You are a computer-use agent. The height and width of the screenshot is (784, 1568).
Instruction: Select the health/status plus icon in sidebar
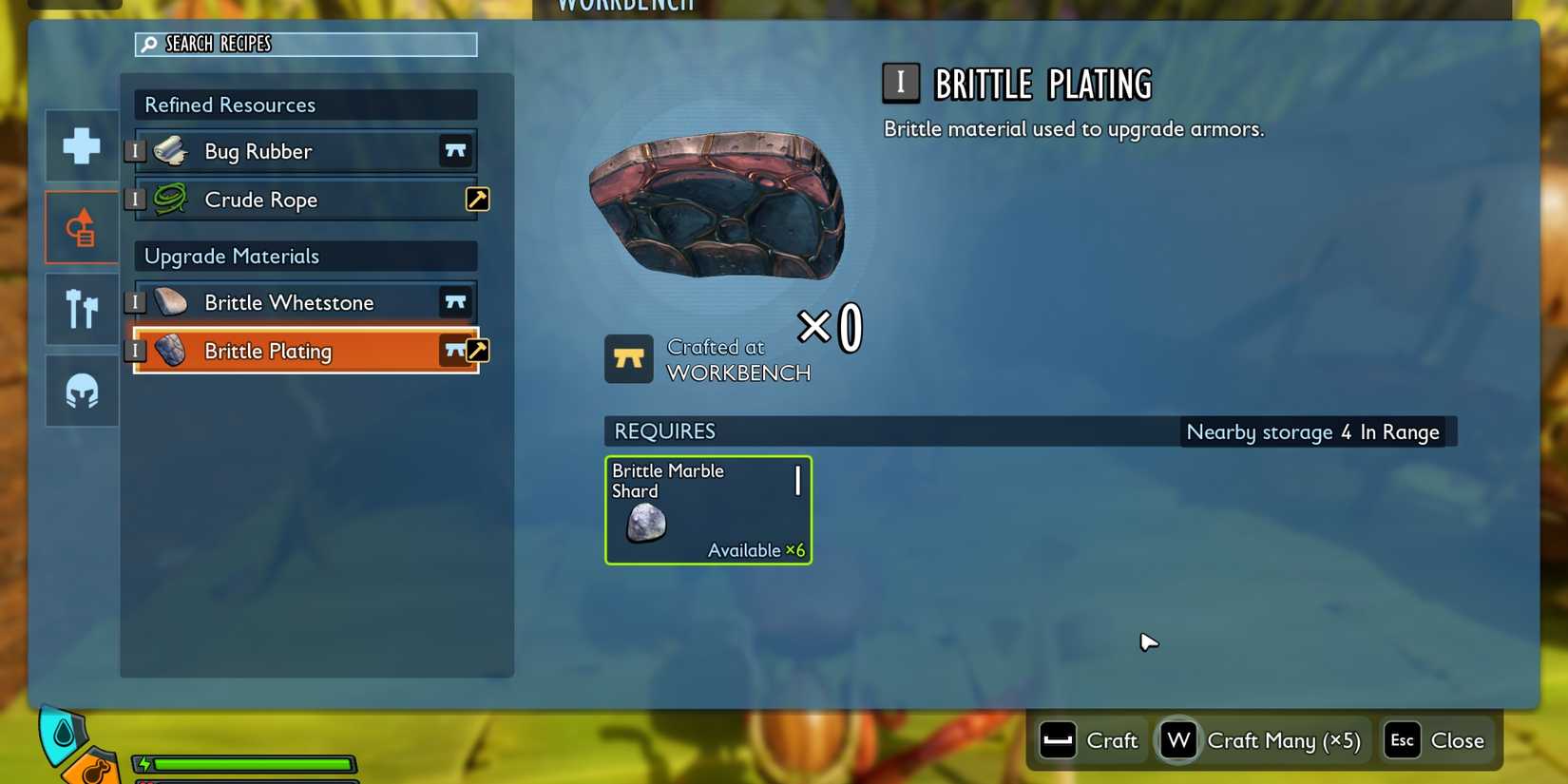point(81,145)
